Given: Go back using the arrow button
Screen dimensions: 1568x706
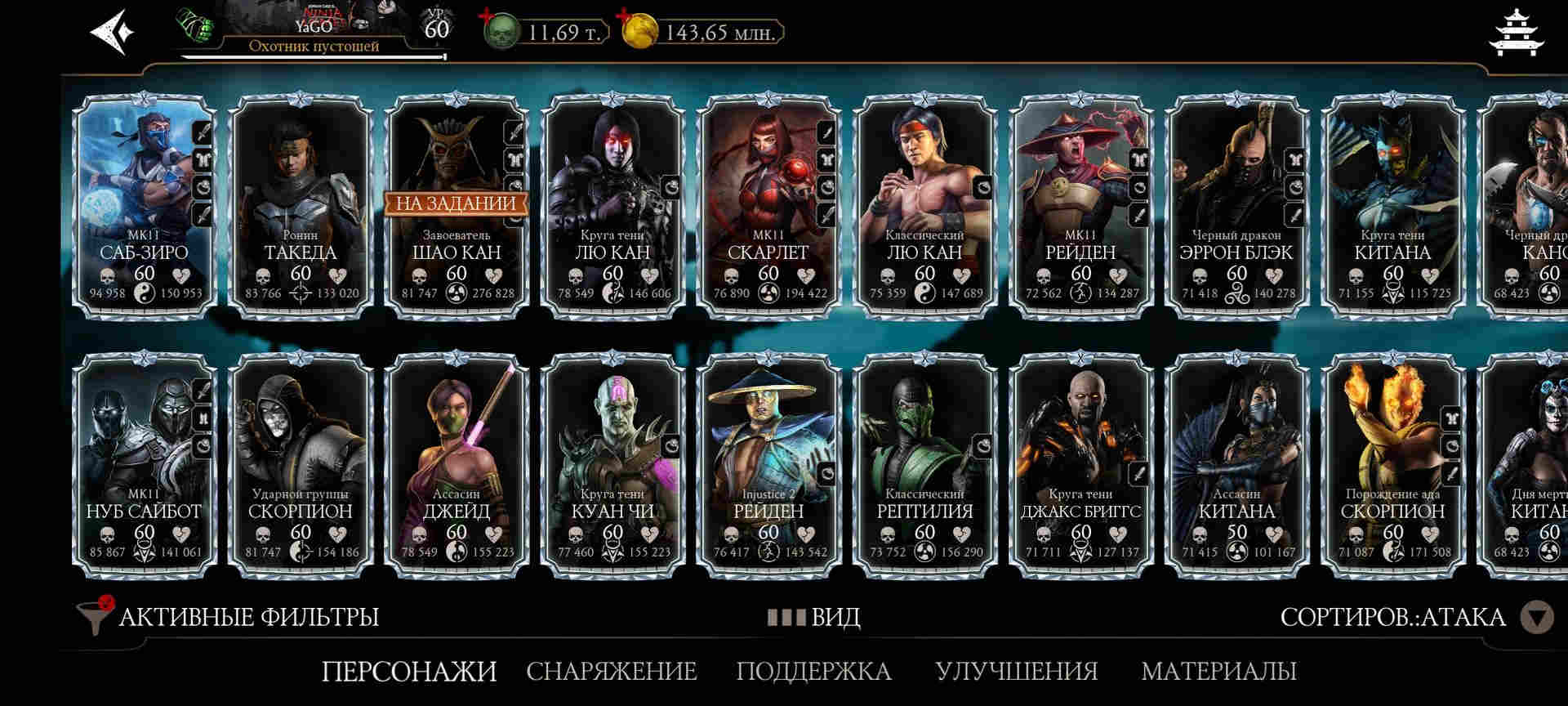Looking at the screenshot, I should pyautogui.click(x=112, y=33).
